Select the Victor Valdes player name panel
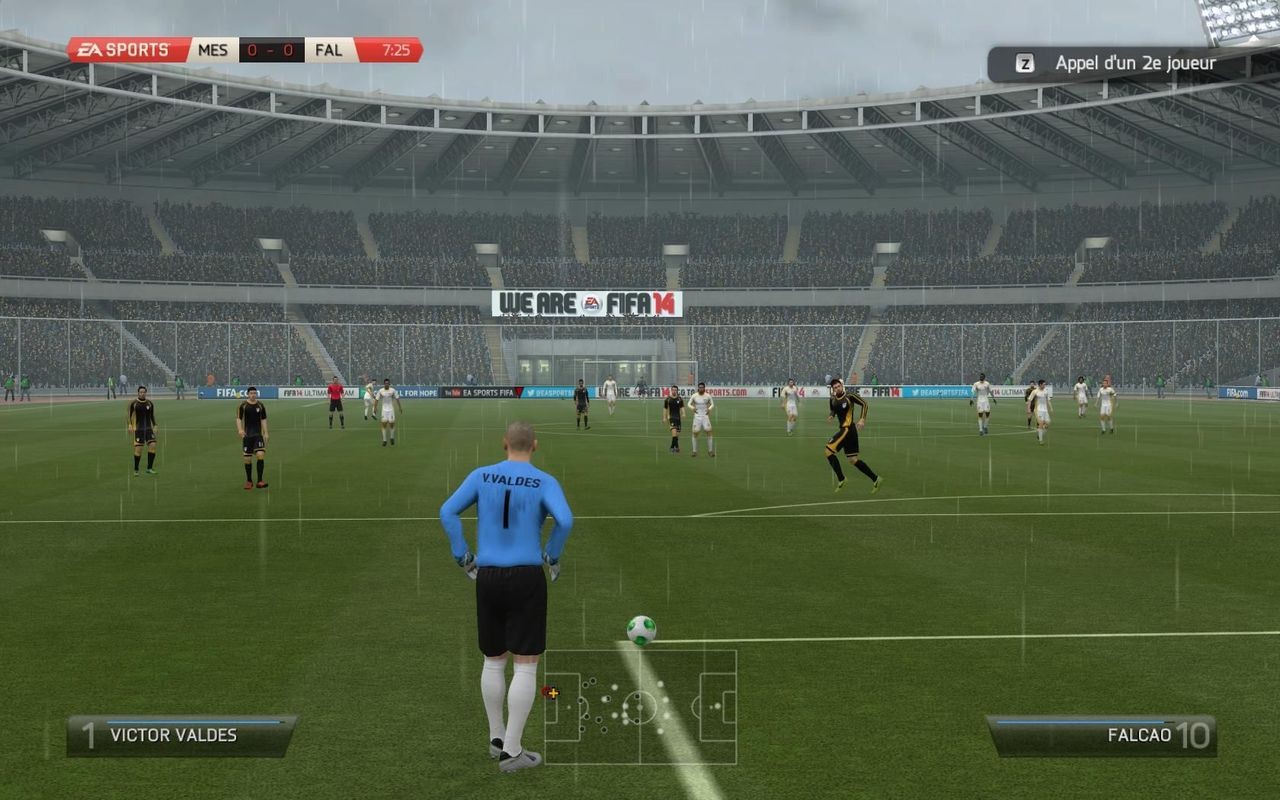 [x=181, y=735]
